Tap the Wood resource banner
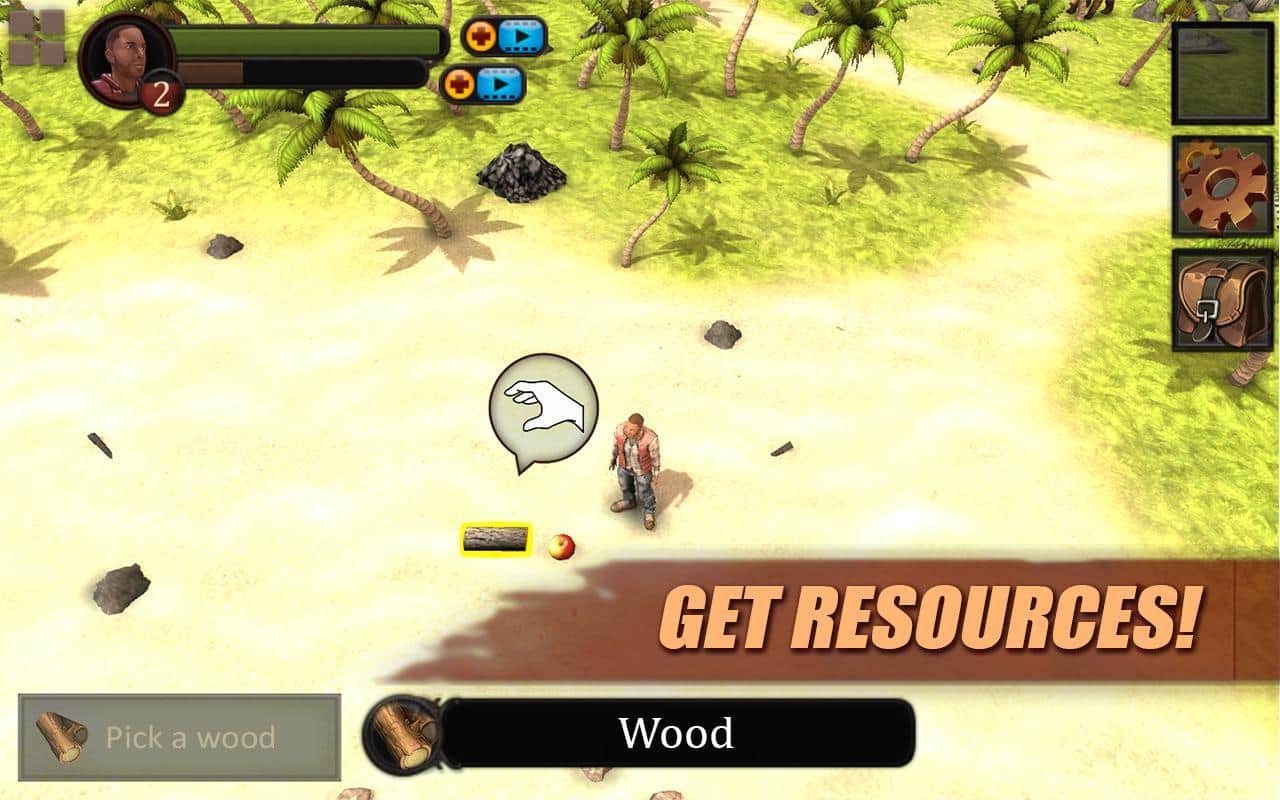The width and height of the screenshot is (1280, 800). (680, 733)
